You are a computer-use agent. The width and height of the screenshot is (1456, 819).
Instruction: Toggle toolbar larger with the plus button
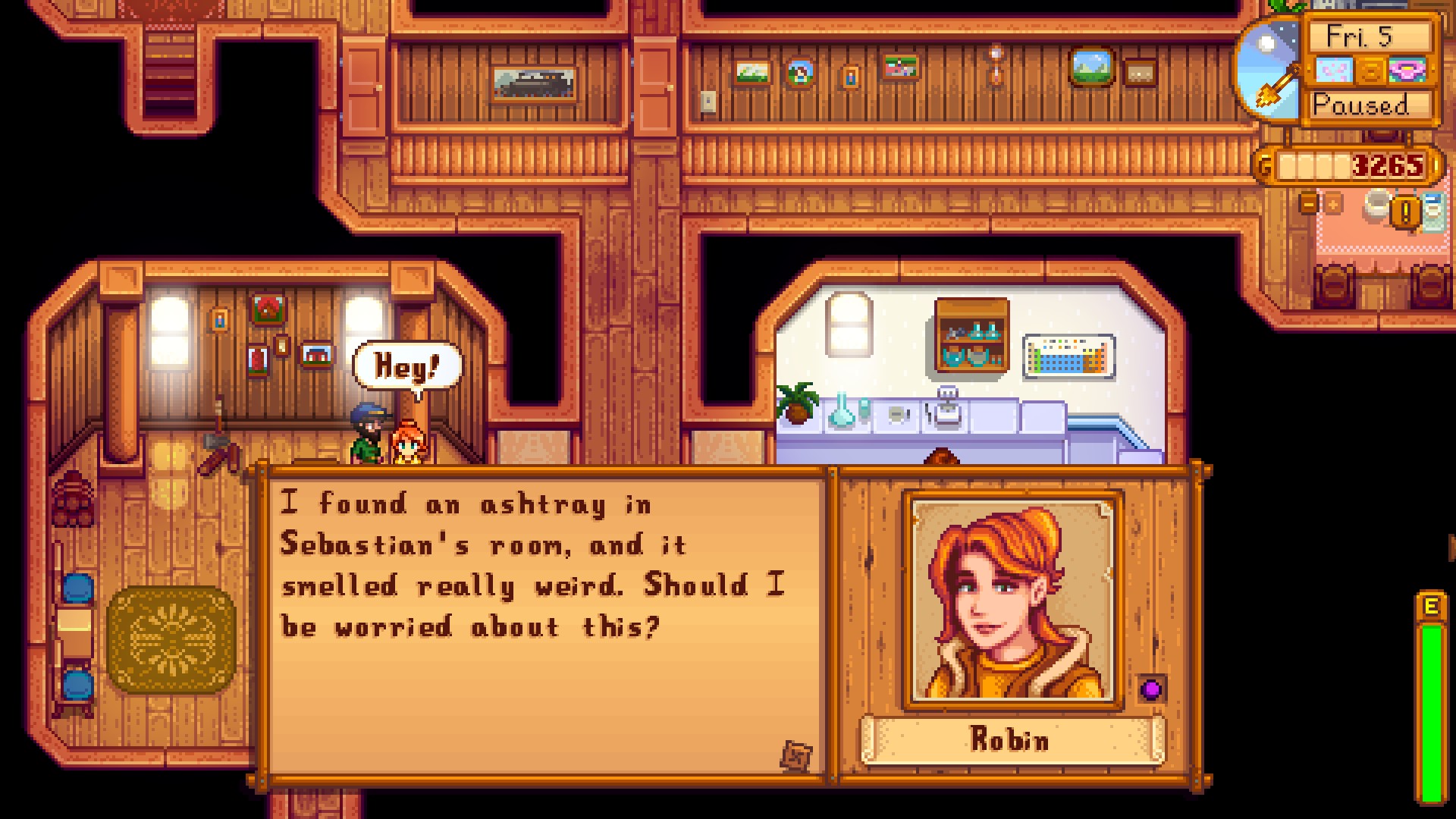pyautogui.click(x=1332, y=206)
